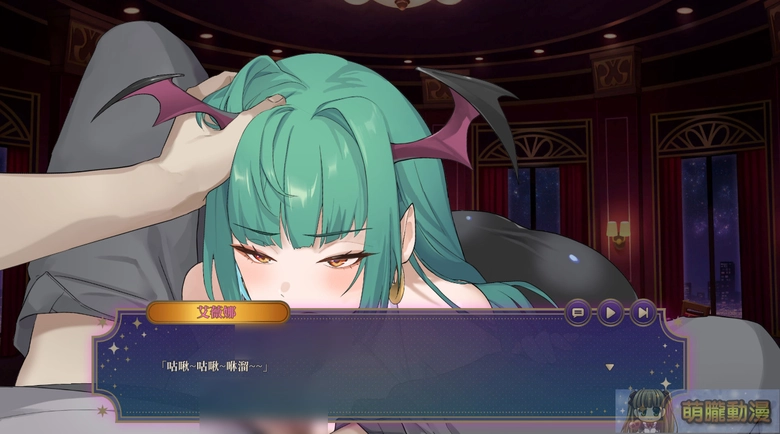Open the dialogue log with the speech-bubble button
This screenshot has width=780, height=434.
coord(577,313)
